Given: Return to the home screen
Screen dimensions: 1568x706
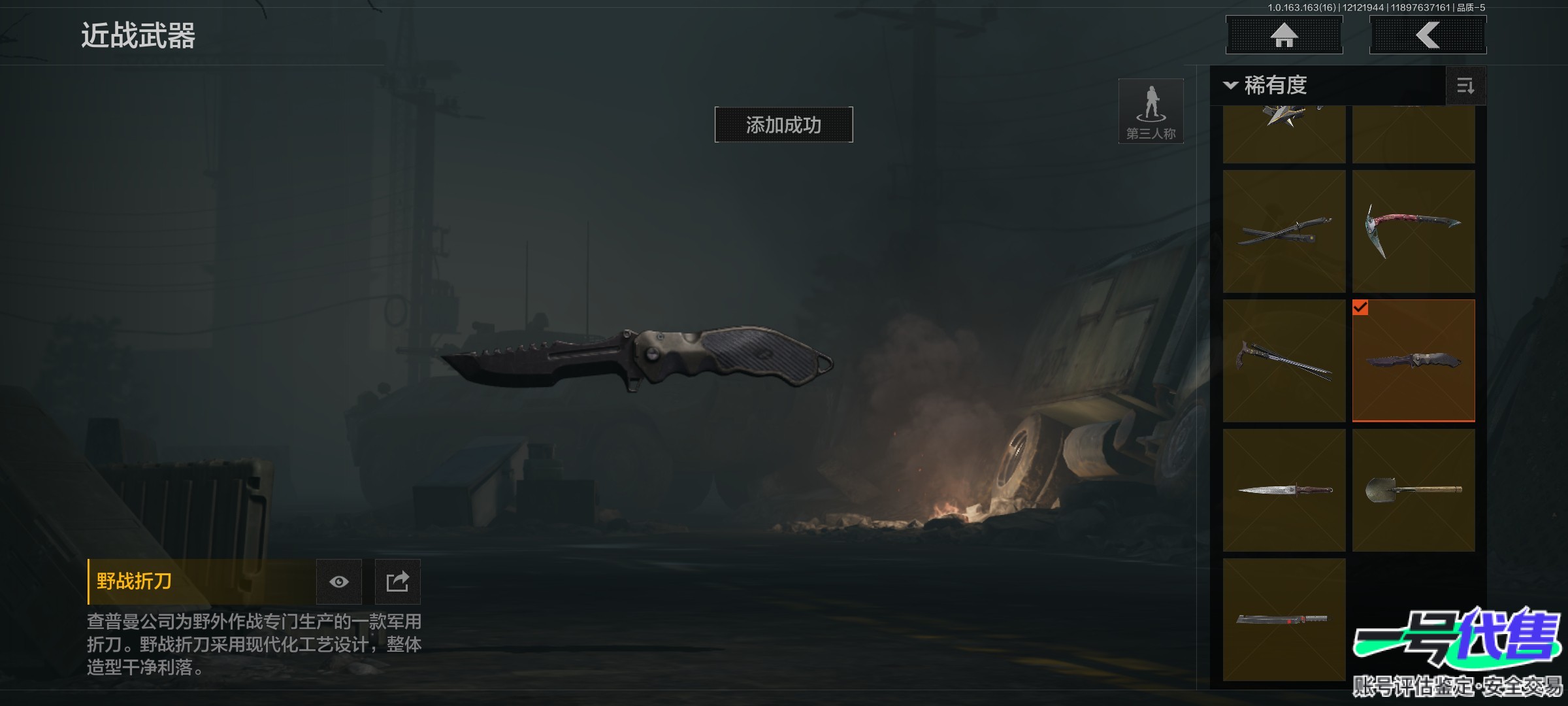Looking at the screenshot, I should [1284, 35].
